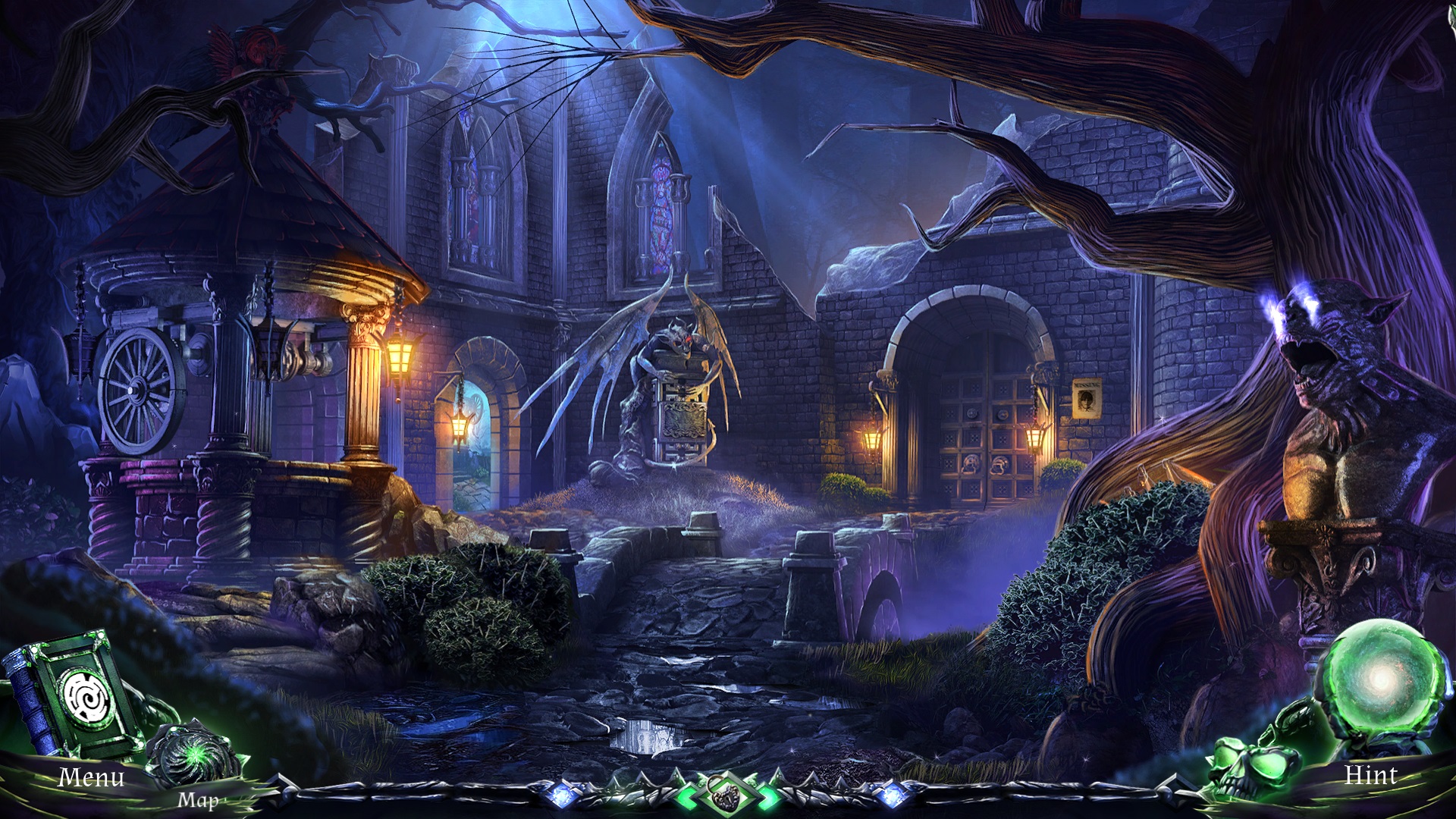Open the wooden gate under the arch
Screen dimensions: 1456x819
pos(986,432)
